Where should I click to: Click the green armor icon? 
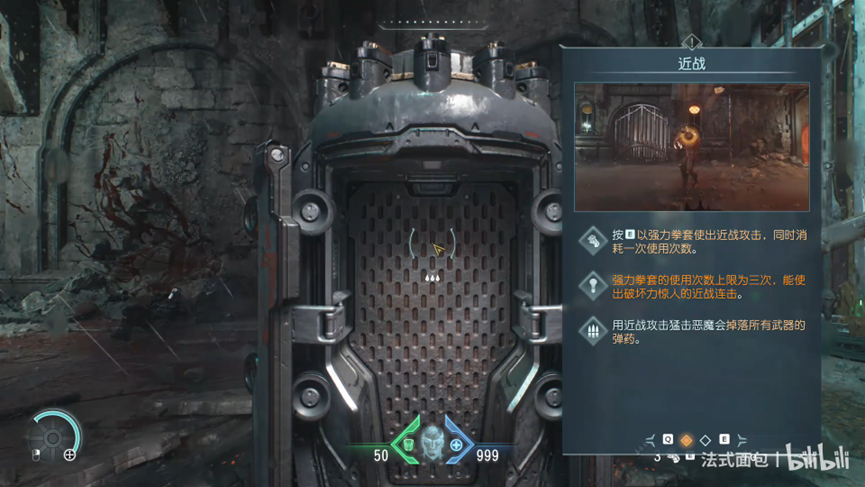[408, 444]
